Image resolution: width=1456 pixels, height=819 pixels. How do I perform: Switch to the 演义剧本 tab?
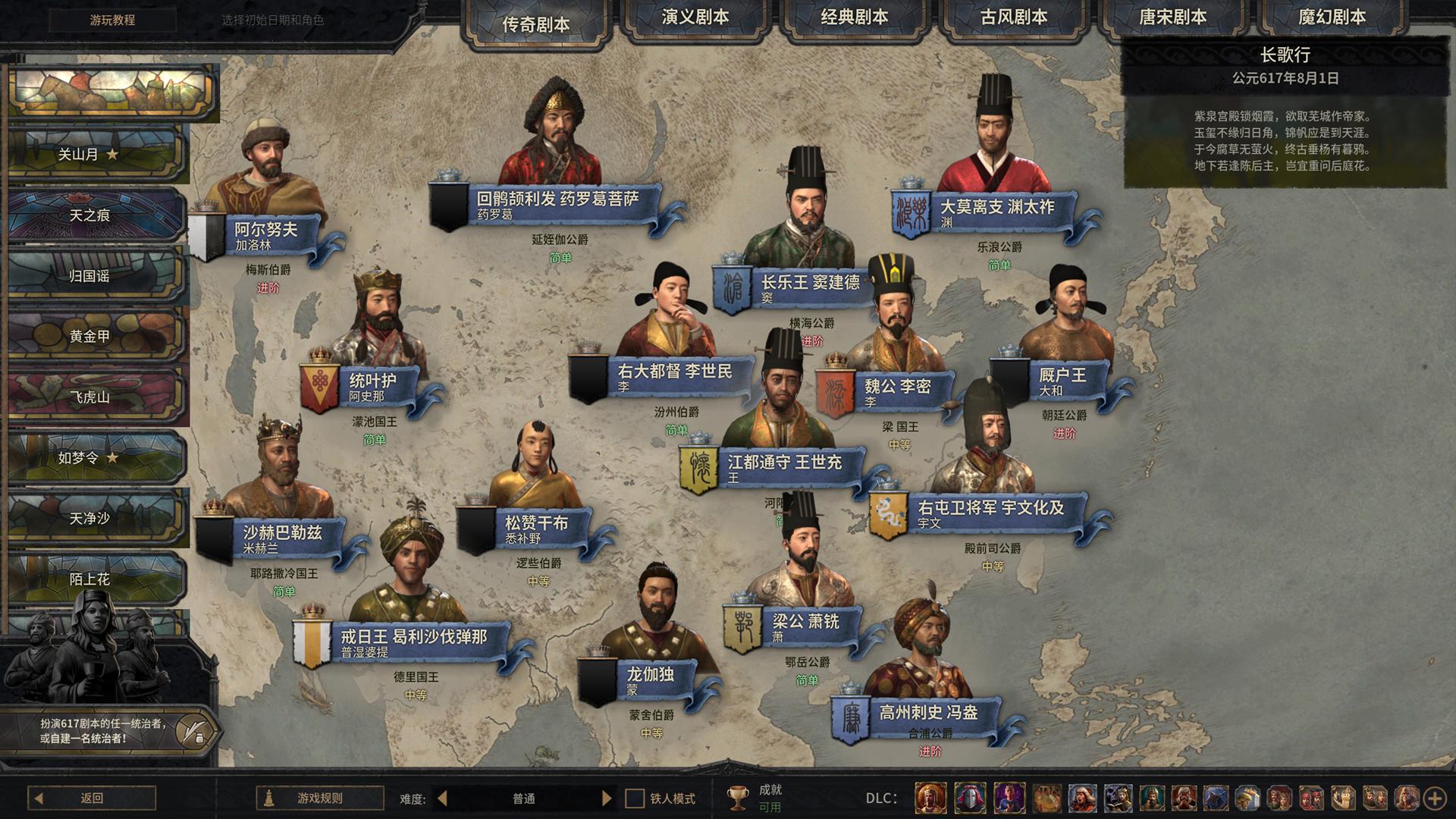pyautogui.click(x=695, y=18)
